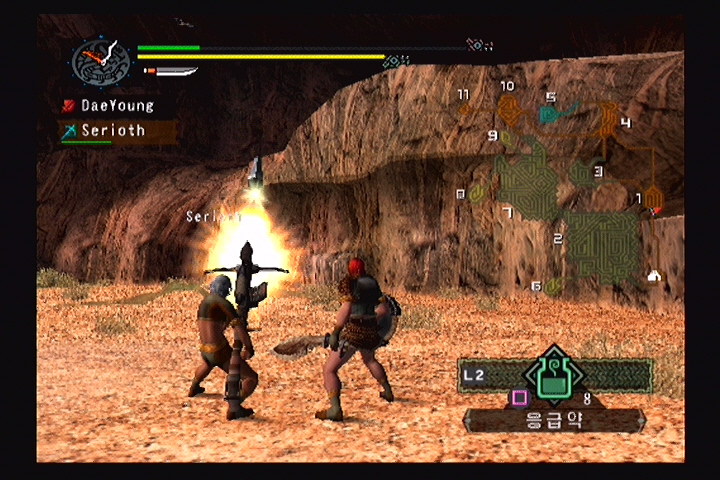The image size is (720, 480).
Task: Choose area 2 on the minimap
Action: [x=602, y=243]
